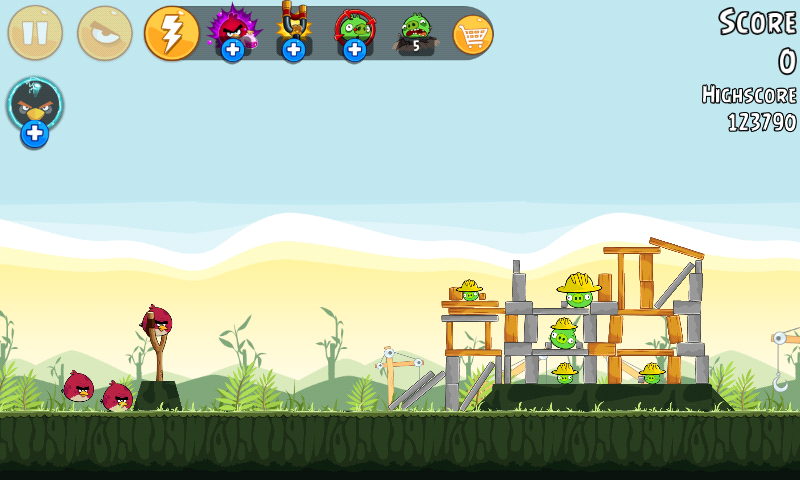The width and height of the screenshot is (800, 480).
Task: Toggle the lightning bolt power-ups bar
Action: click(172, 33)
